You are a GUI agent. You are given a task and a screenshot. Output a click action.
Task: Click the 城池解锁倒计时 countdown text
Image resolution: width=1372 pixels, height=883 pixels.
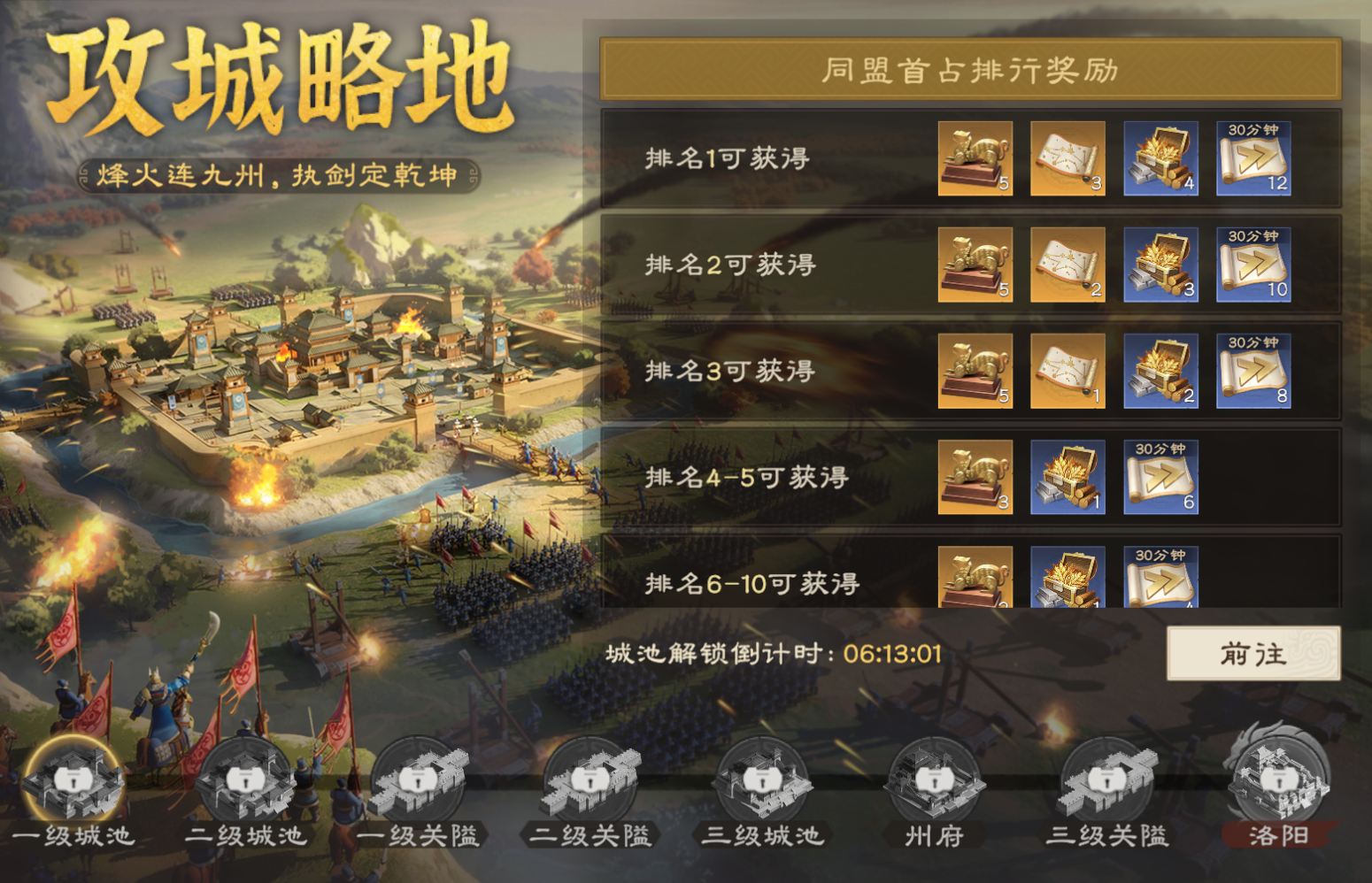click(x=775, y=653)
